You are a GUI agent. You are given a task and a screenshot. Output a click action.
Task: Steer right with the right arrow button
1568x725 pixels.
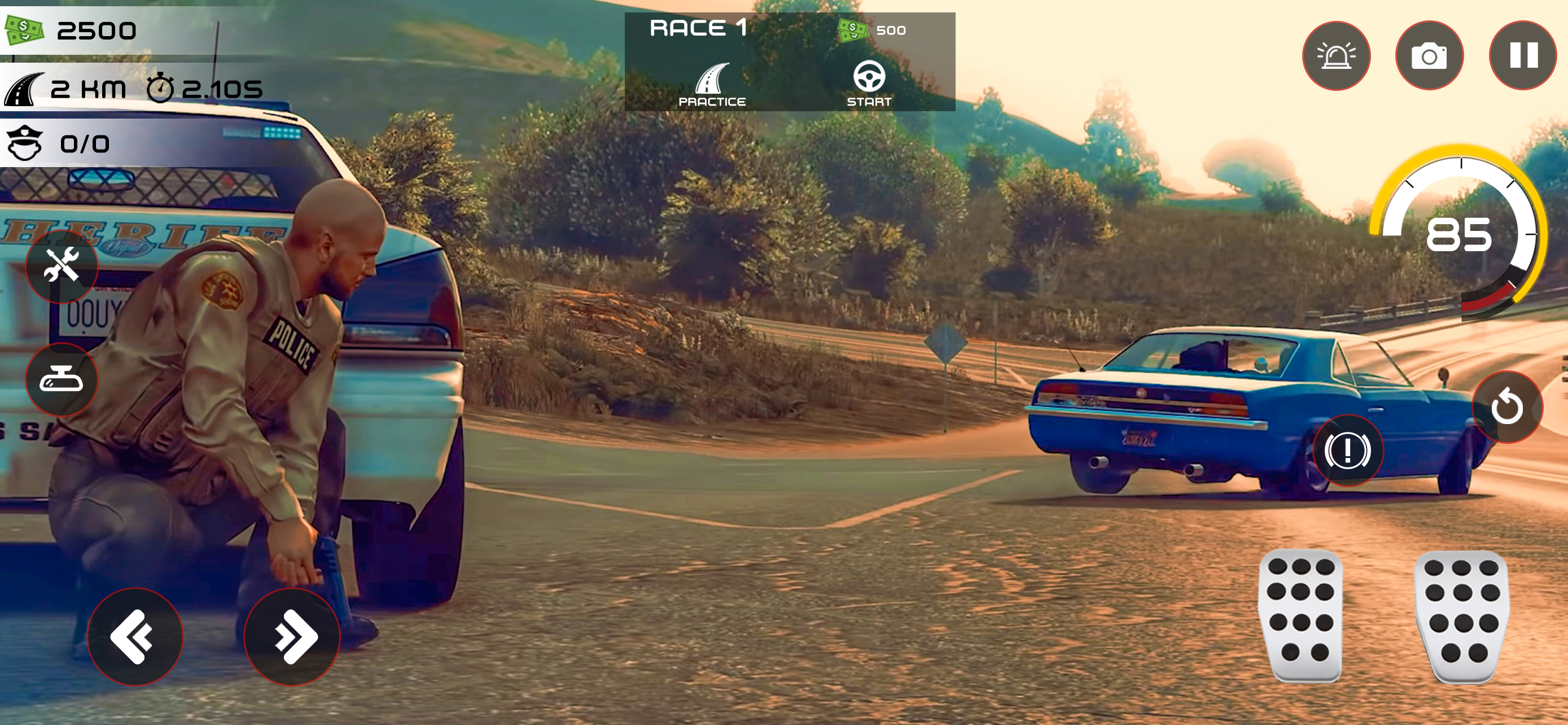coord(292,636)
